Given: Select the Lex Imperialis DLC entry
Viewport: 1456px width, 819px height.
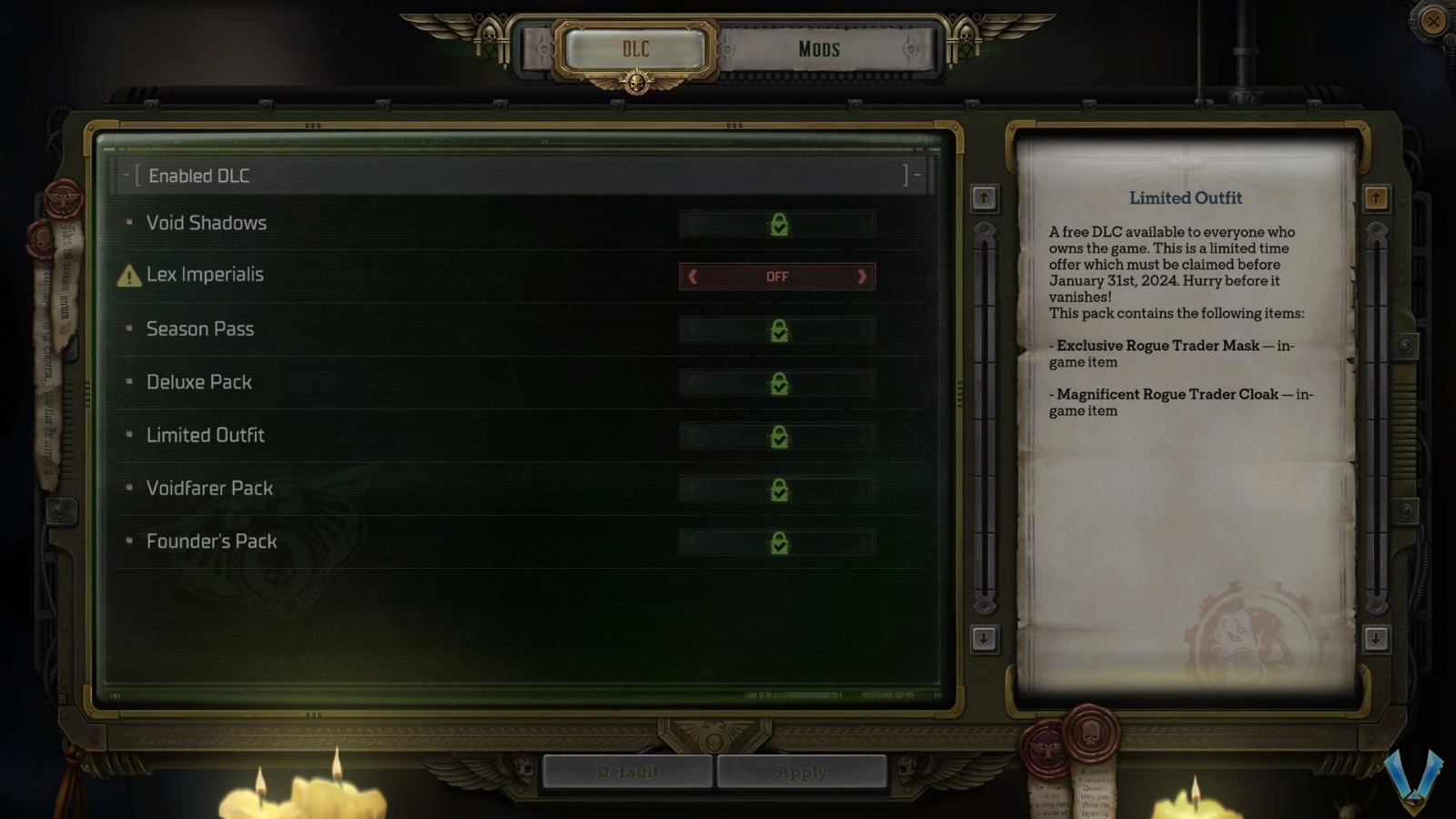Looking at the screenshot, I should 205,276.
